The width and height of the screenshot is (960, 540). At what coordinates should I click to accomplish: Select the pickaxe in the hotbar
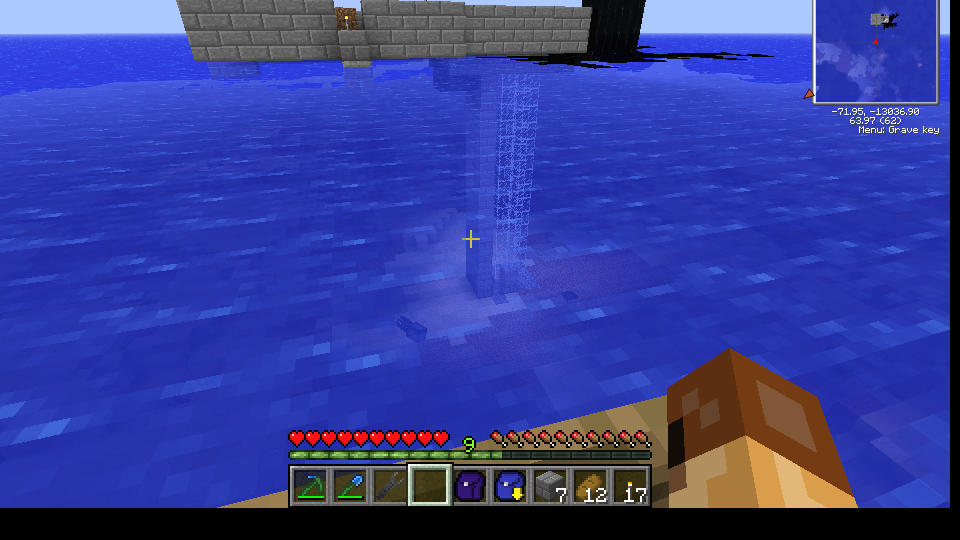click(310, 486)
